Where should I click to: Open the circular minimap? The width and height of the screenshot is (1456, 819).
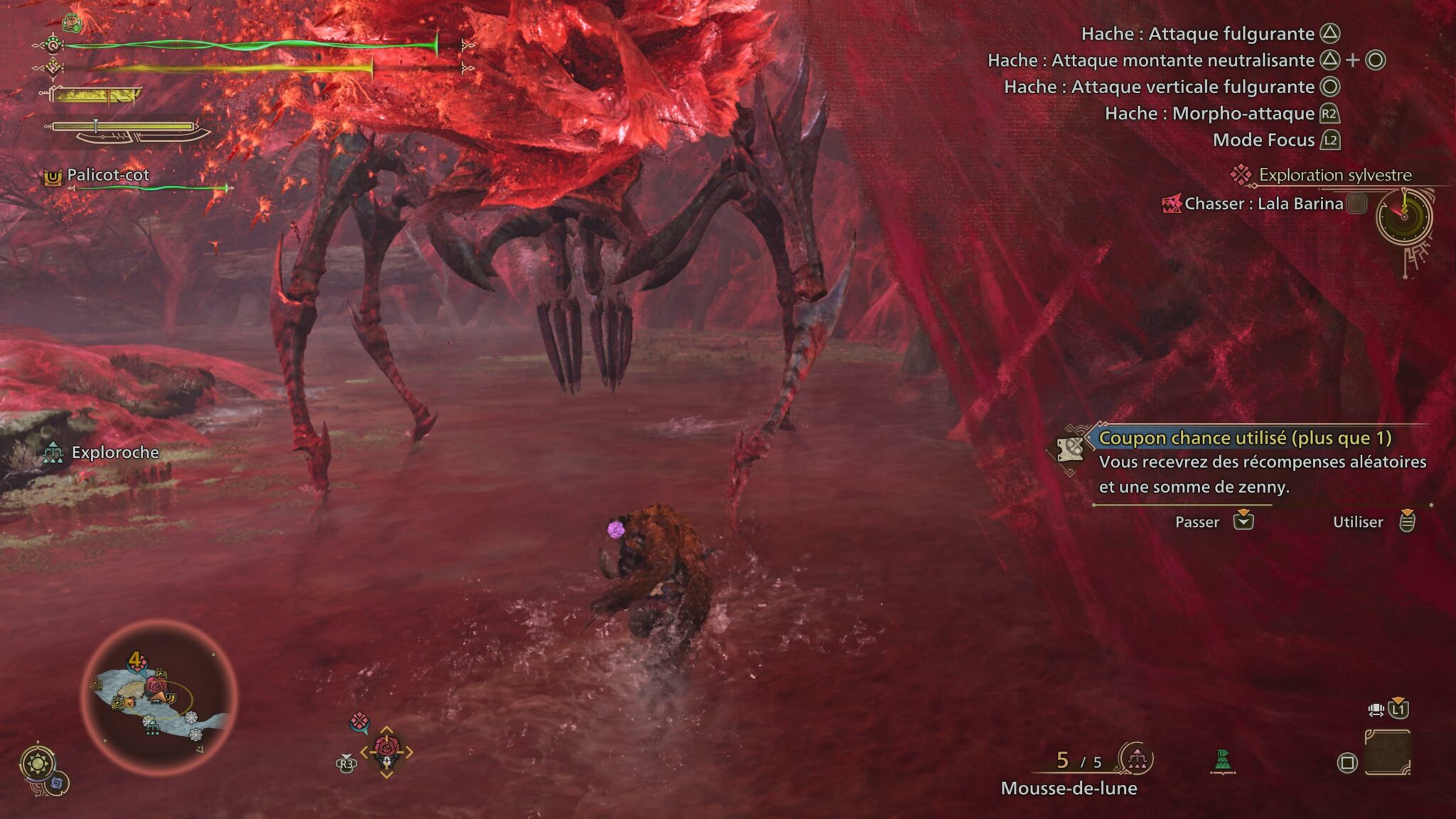[159, 697]
